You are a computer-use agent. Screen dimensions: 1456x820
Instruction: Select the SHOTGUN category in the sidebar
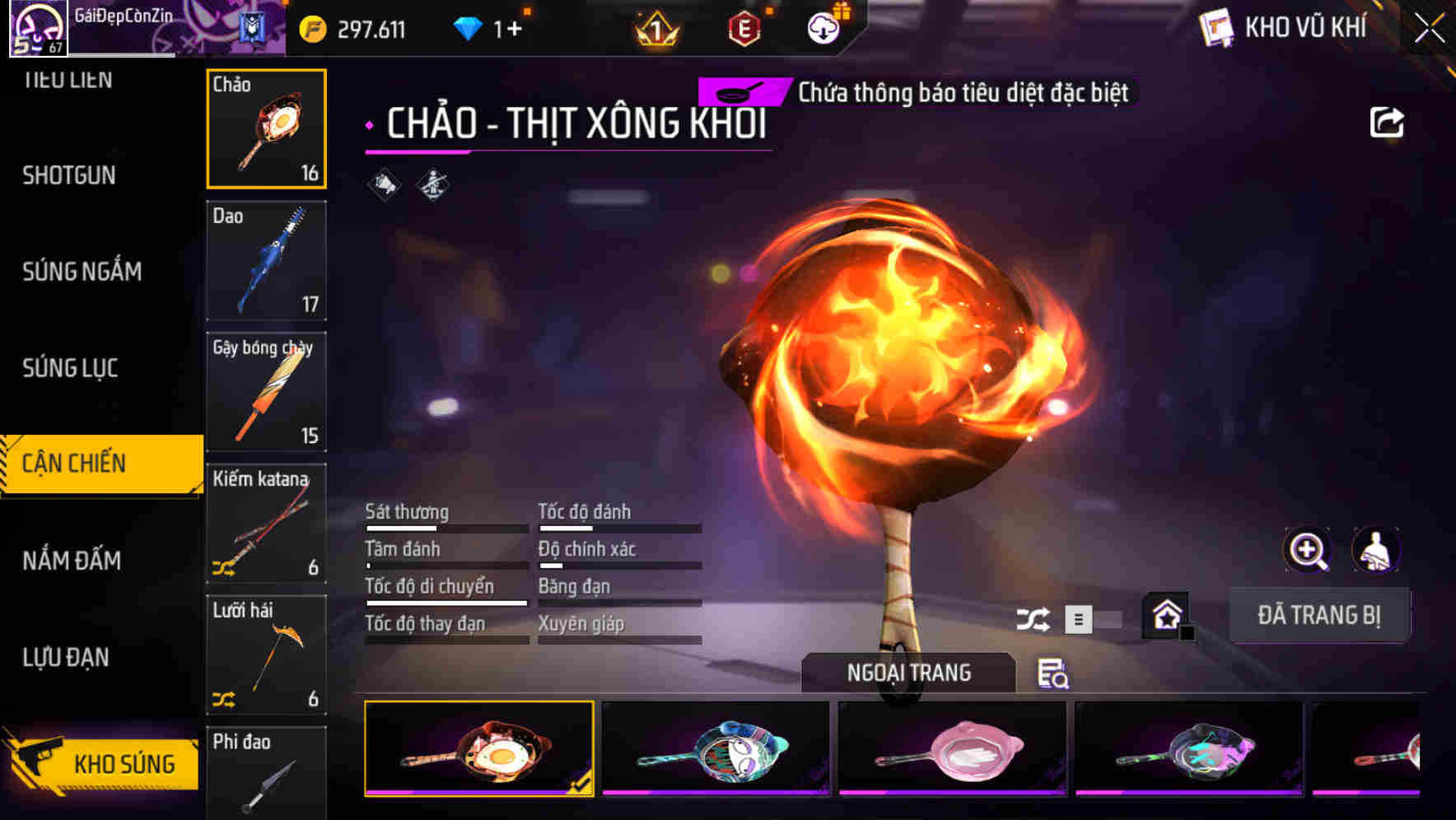click(x=69, y=175)
